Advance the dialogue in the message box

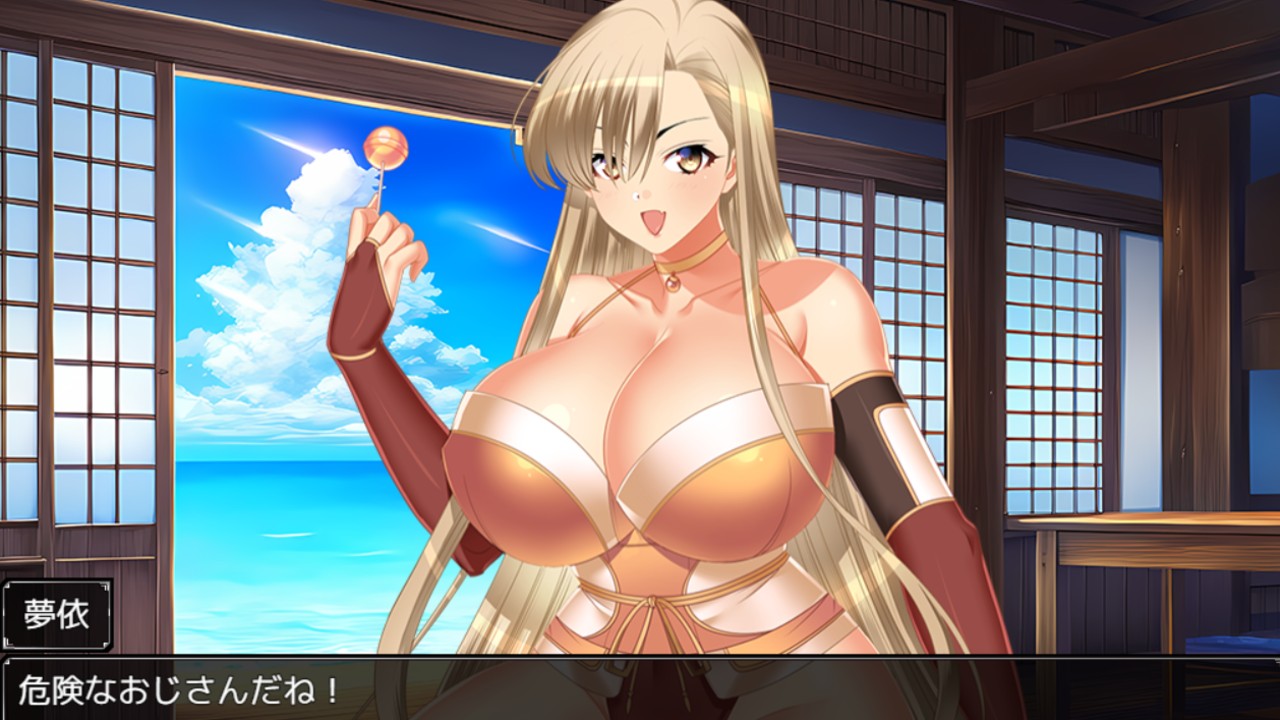pos(640,689)
